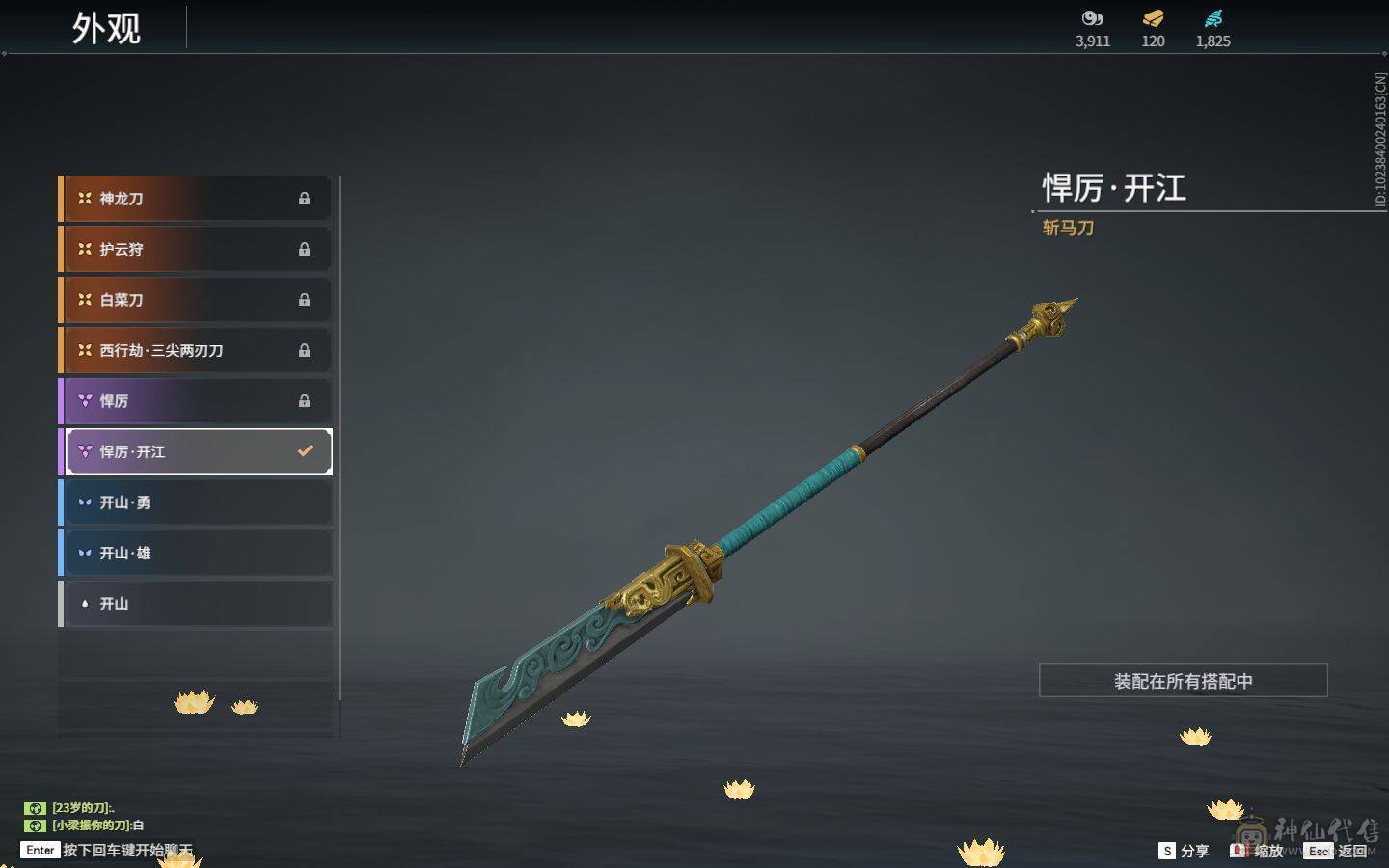Screen dimensions: 1389x868
Task: Pick the 白菜刀 appearance row
Action: (196, 300)
